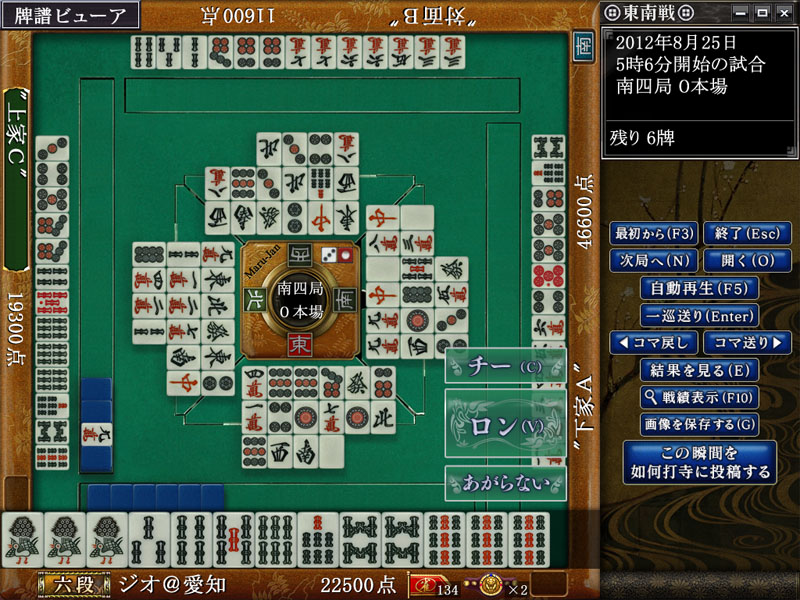The height and width of the screenshot is (600, 800).
Task: Call Chi with the チー button
Action: pyautogui.click(x=505, y=367)
